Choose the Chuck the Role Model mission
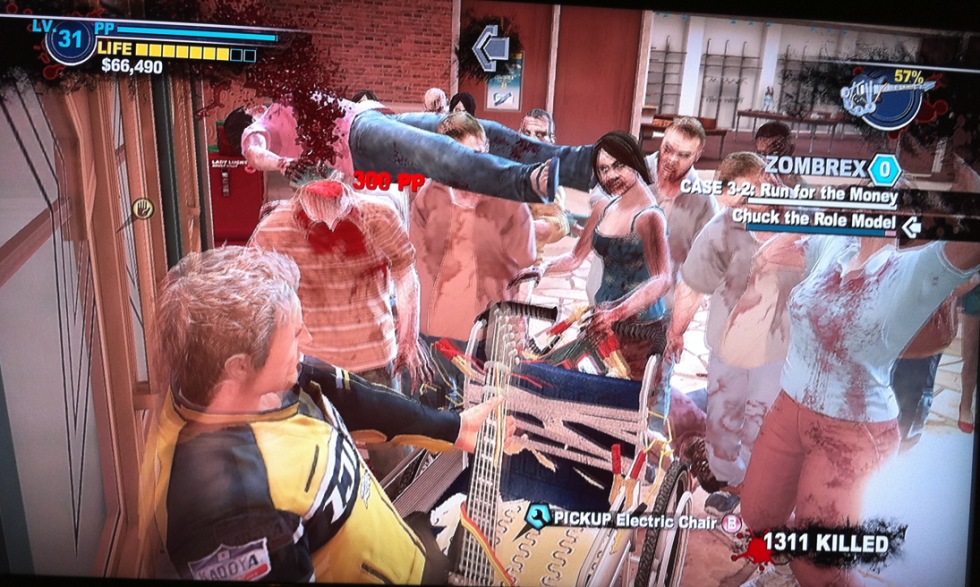 (814, 219)
